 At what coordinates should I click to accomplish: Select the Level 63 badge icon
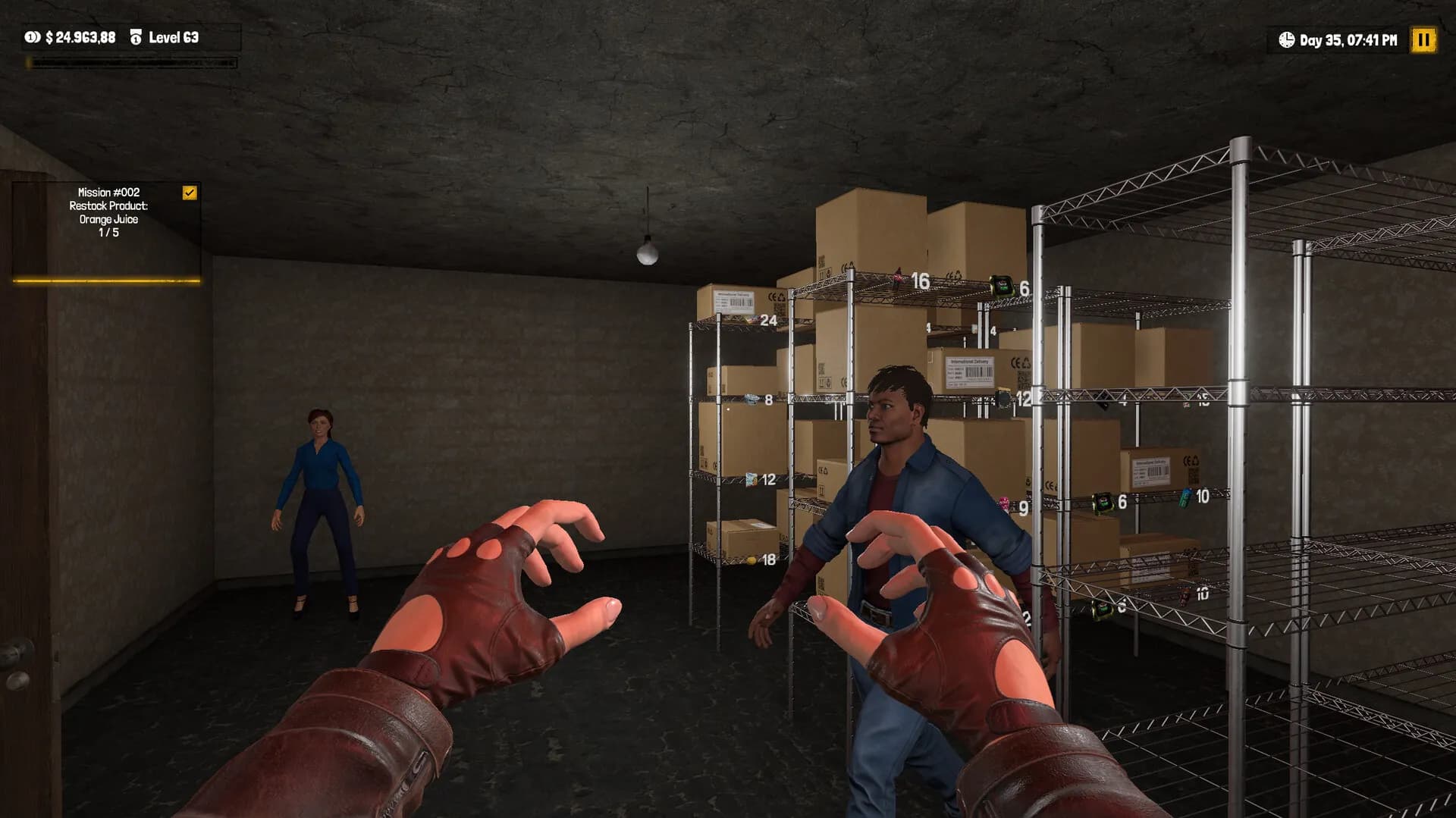tap(136, 35)
